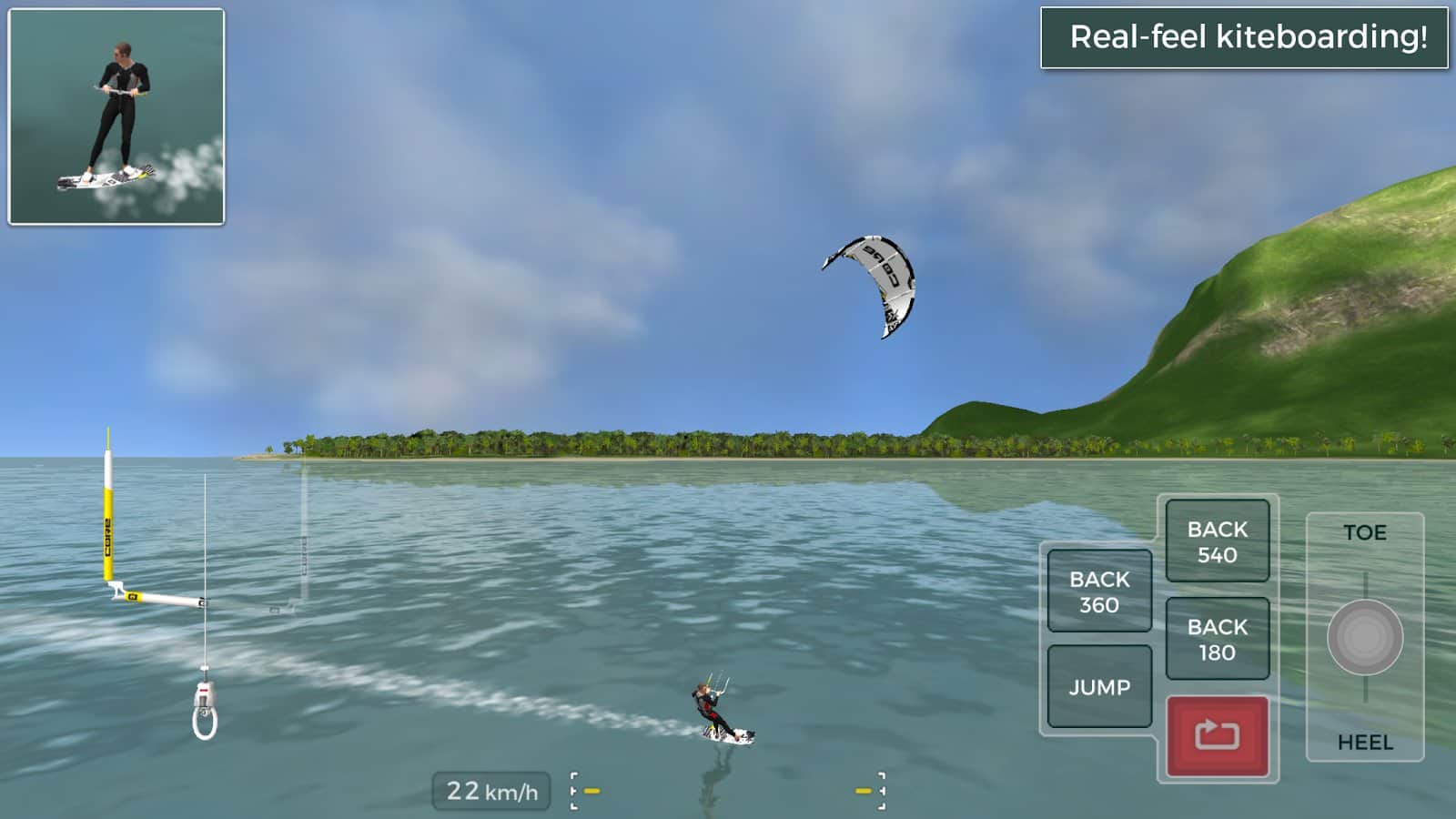Click the left yellow trim marker indicator
Screen dimensions: 1456x819
(x=592, y=790)
